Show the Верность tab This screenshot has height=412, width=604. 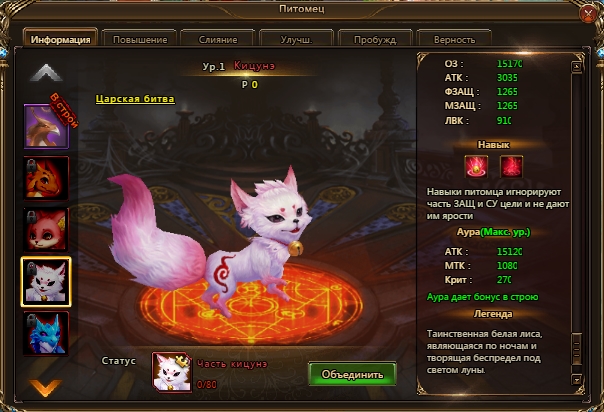(x=454, y=39)
